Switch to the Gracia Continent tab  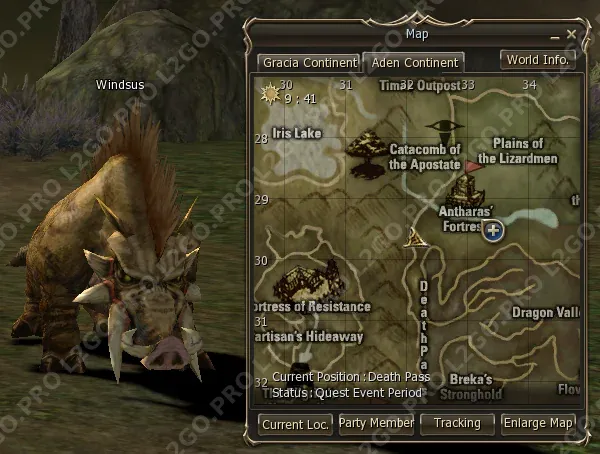point(308,62)
